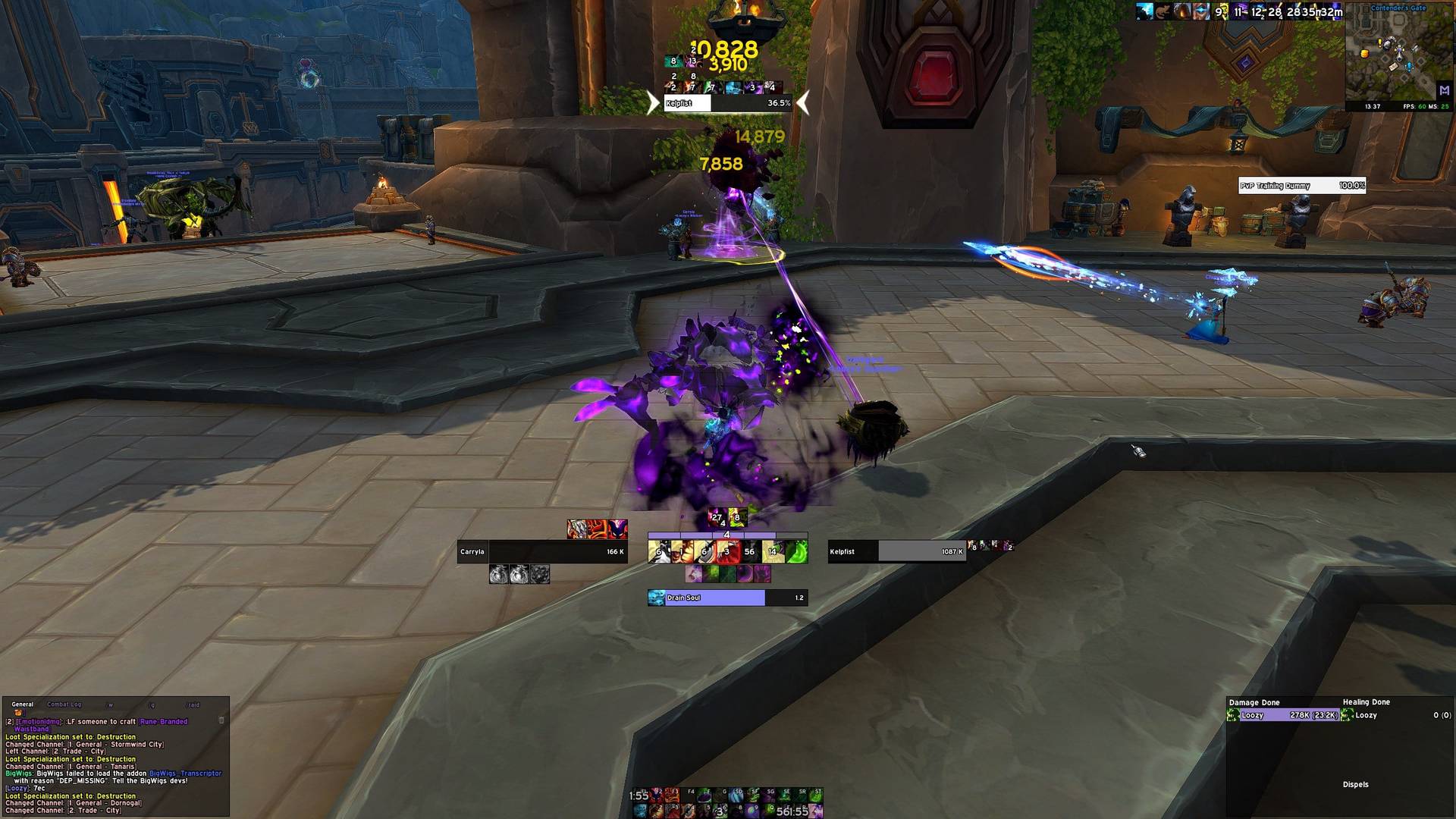Activate the green swirl ability icon
Image resolution: width=1456 pixels, height=819 pixels.
tap(796, 552)
